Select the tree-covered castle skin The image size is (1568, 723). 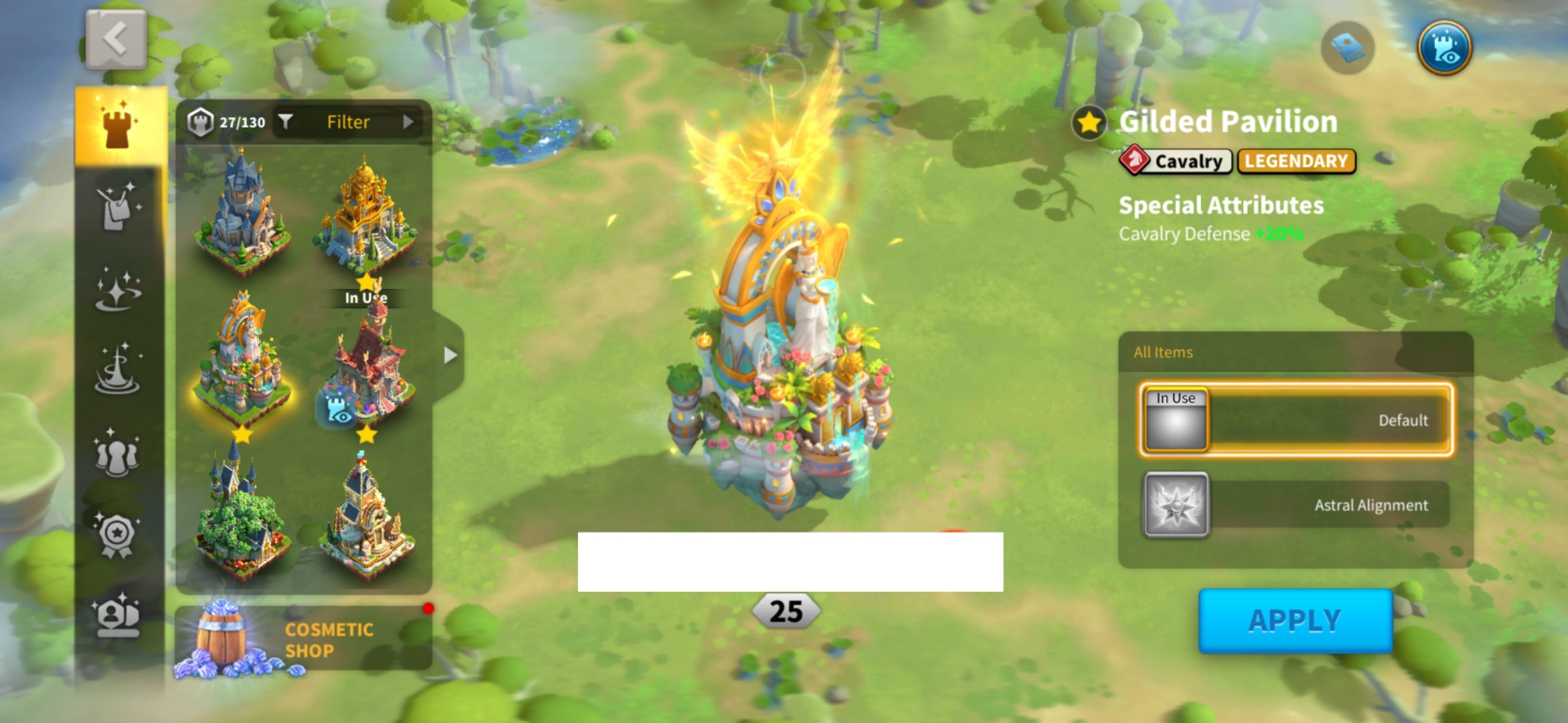tap(242, 515)
